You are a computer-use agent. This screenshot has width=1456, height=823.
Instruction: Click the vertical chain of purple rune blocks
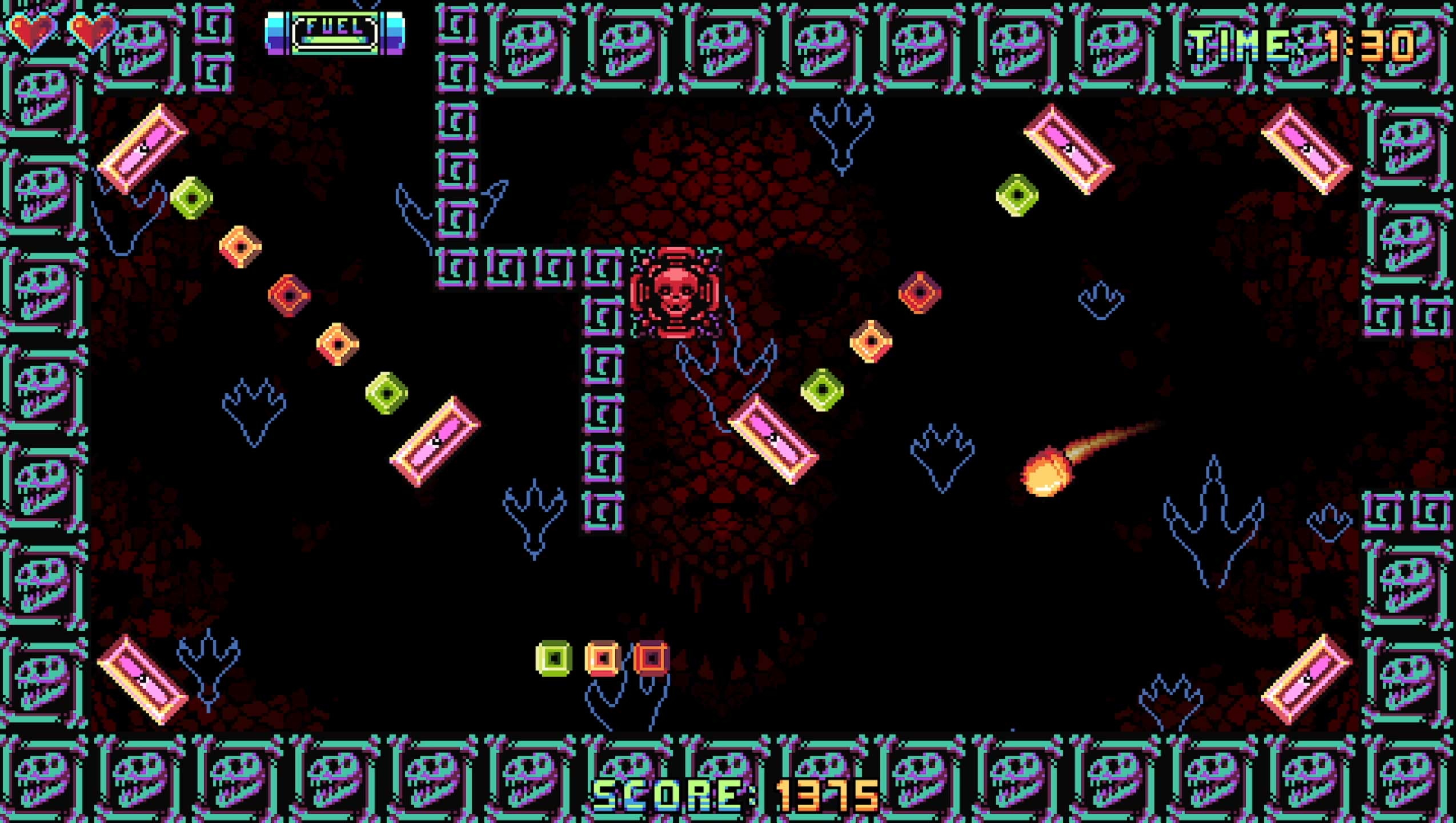point(603,400)
